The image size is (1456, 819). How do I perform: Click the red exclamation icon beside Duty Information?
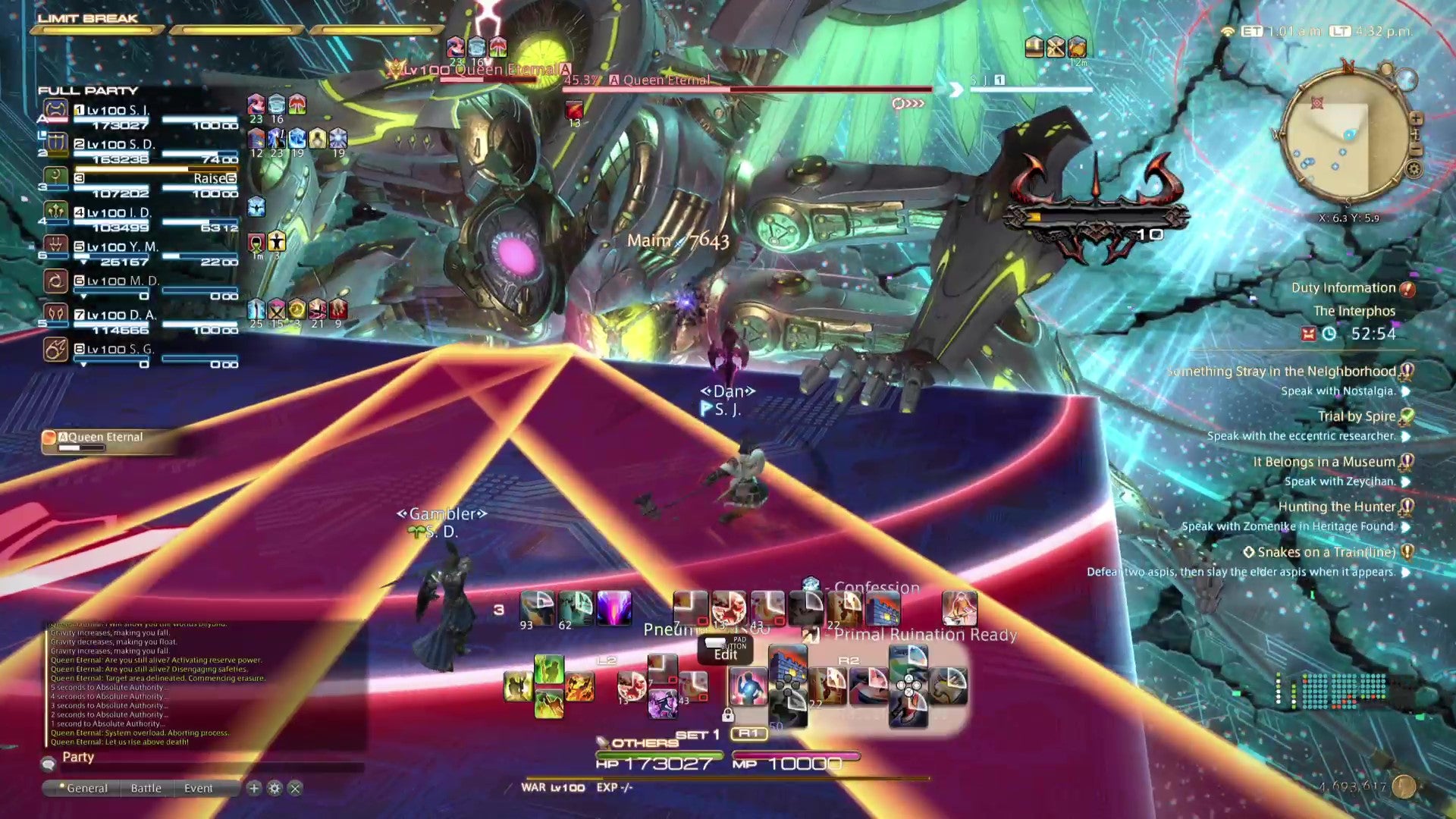click(x=1407, y=288)
